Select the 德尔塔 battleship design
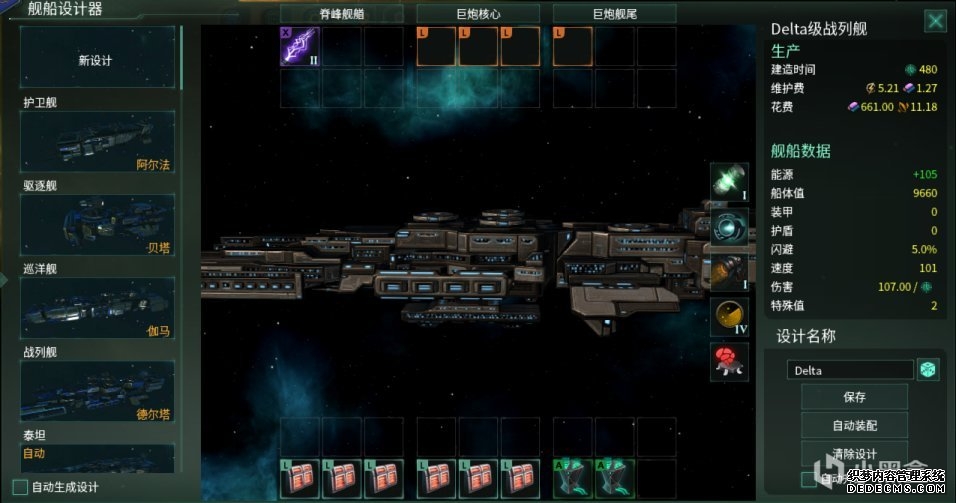Screen dimensions: 956x503 98,391
